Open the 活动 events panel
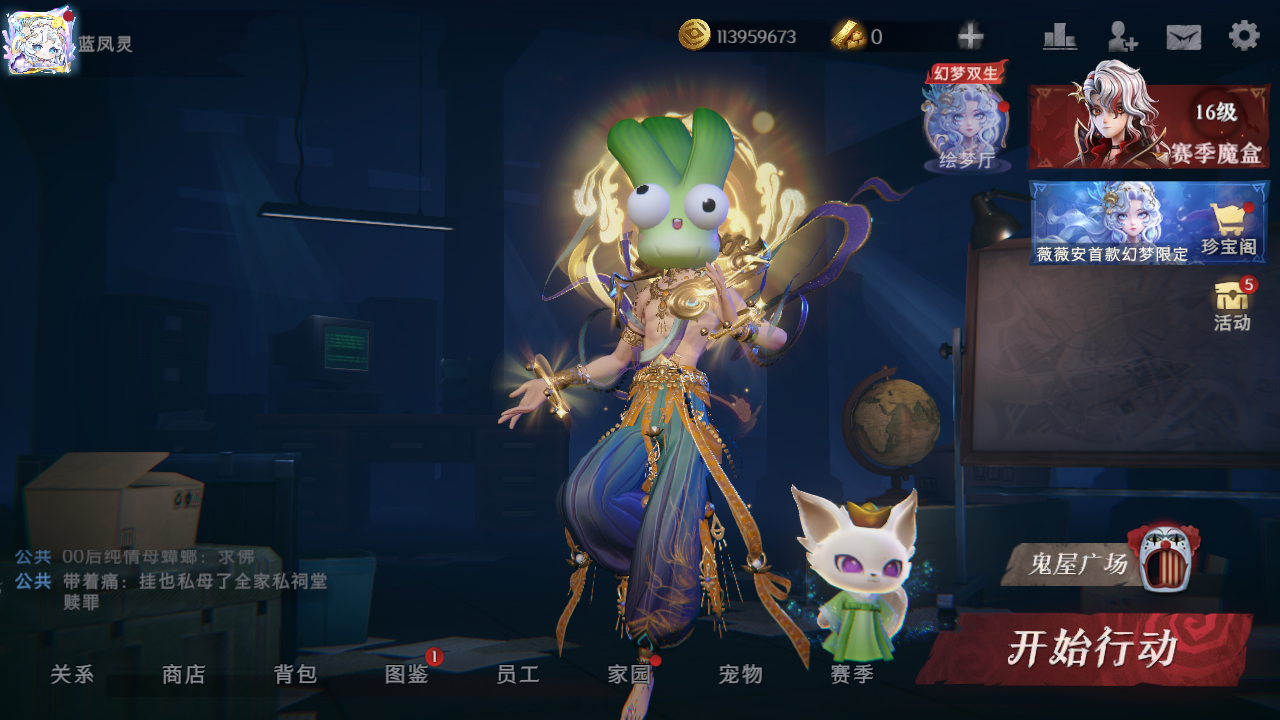Viewport: 1280px width, 720px height. click(1233, 305)
